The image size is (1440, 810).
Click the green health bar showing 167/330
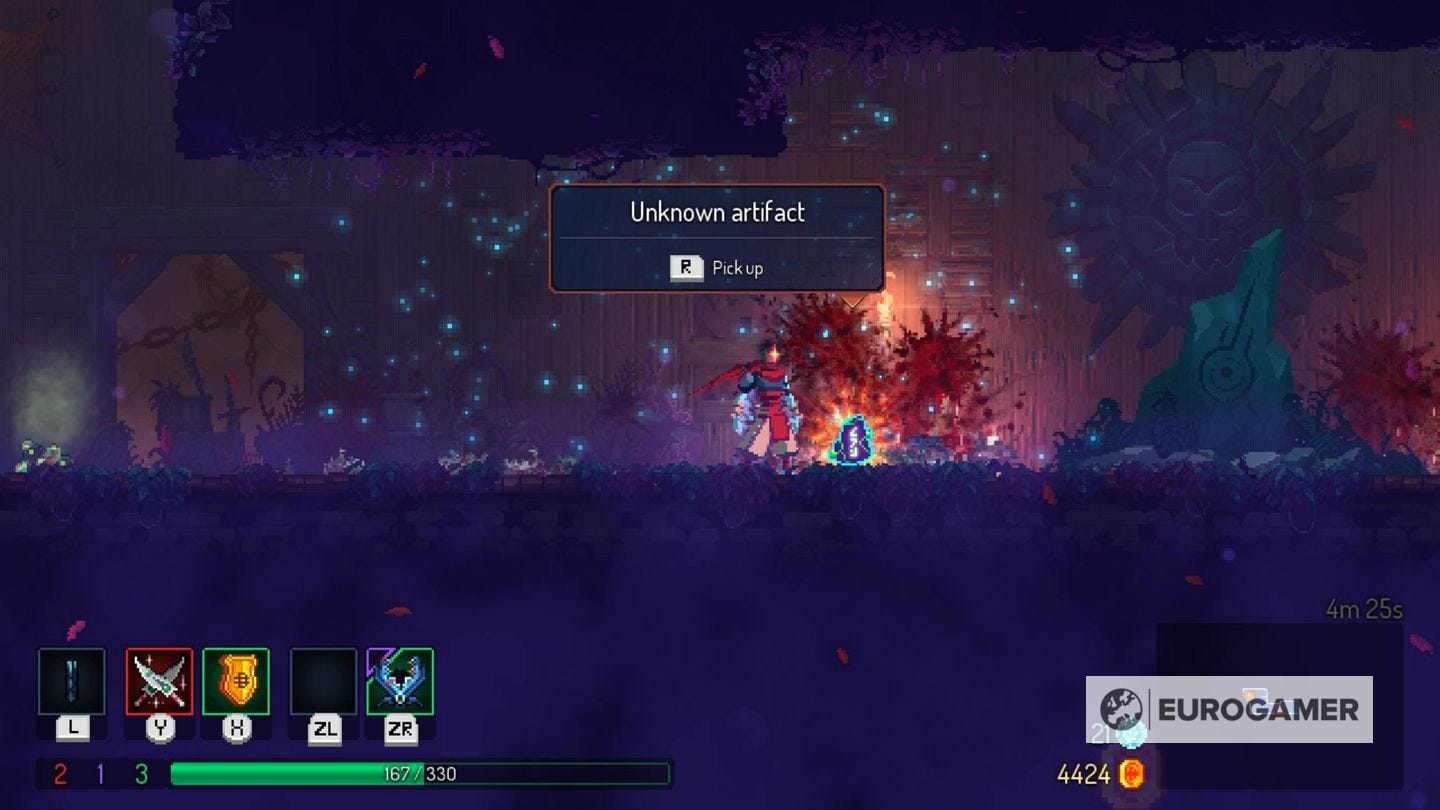[x=420, y=771]
